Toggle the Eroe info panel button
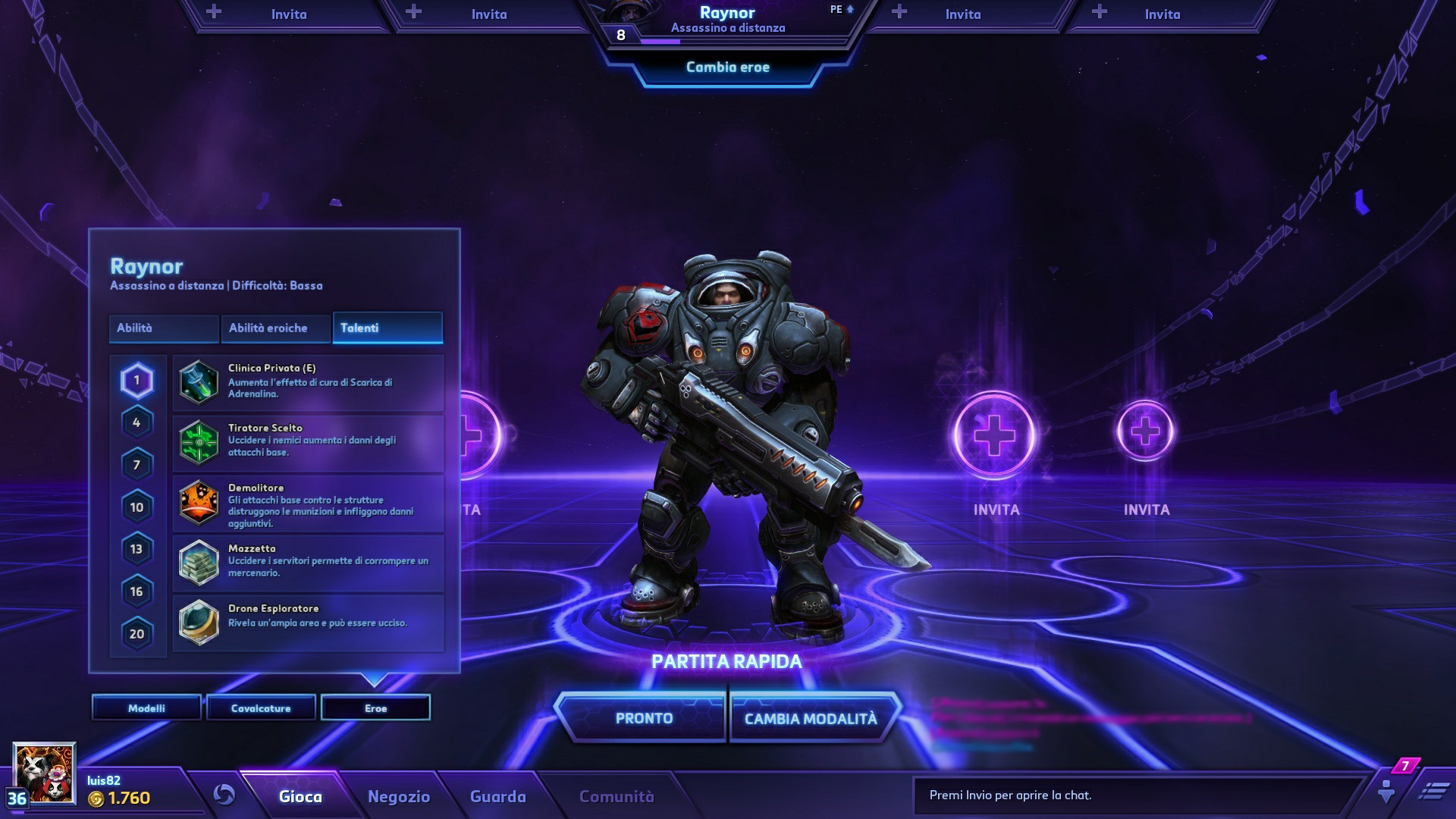This screenshot has width=1456, height=819. point(375,708)
